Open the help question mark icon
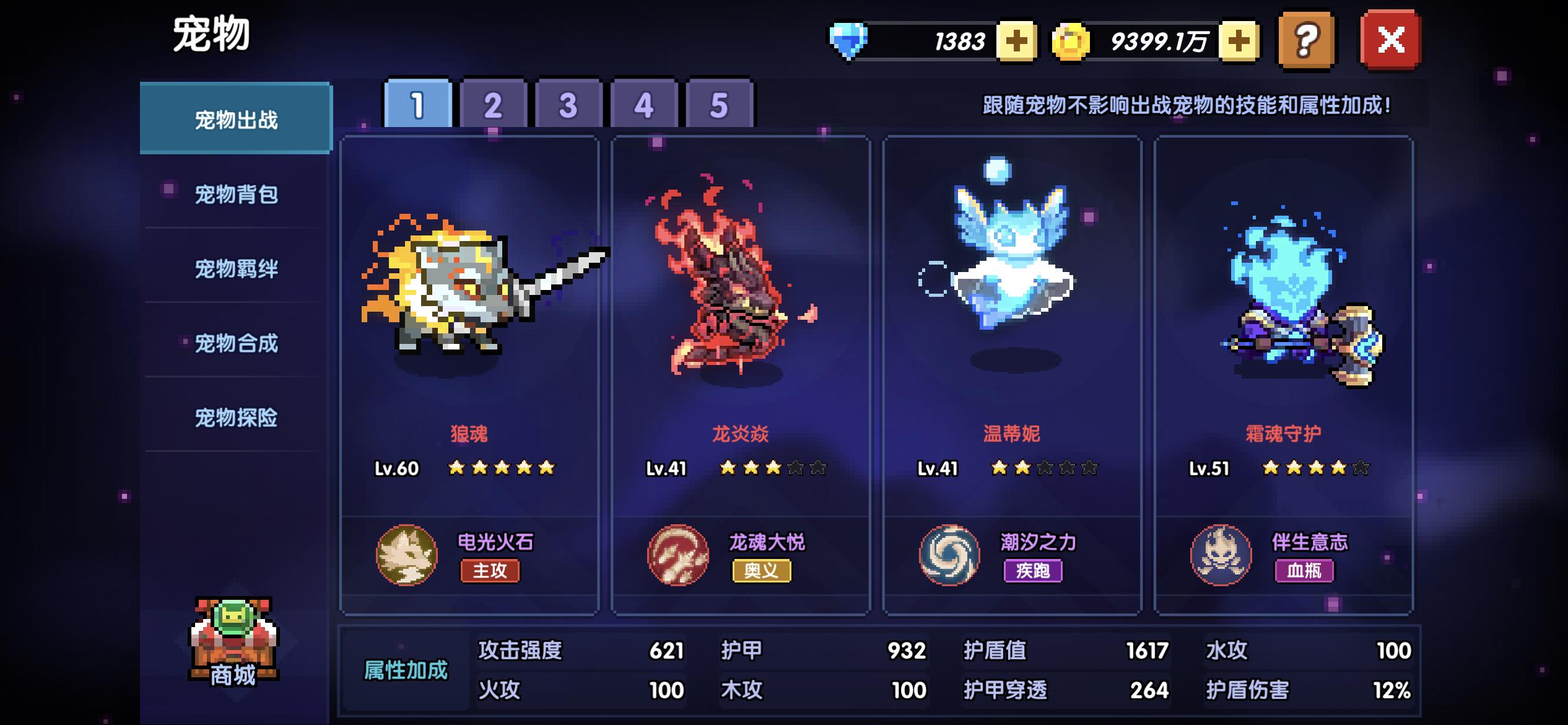 (1307, 38)
